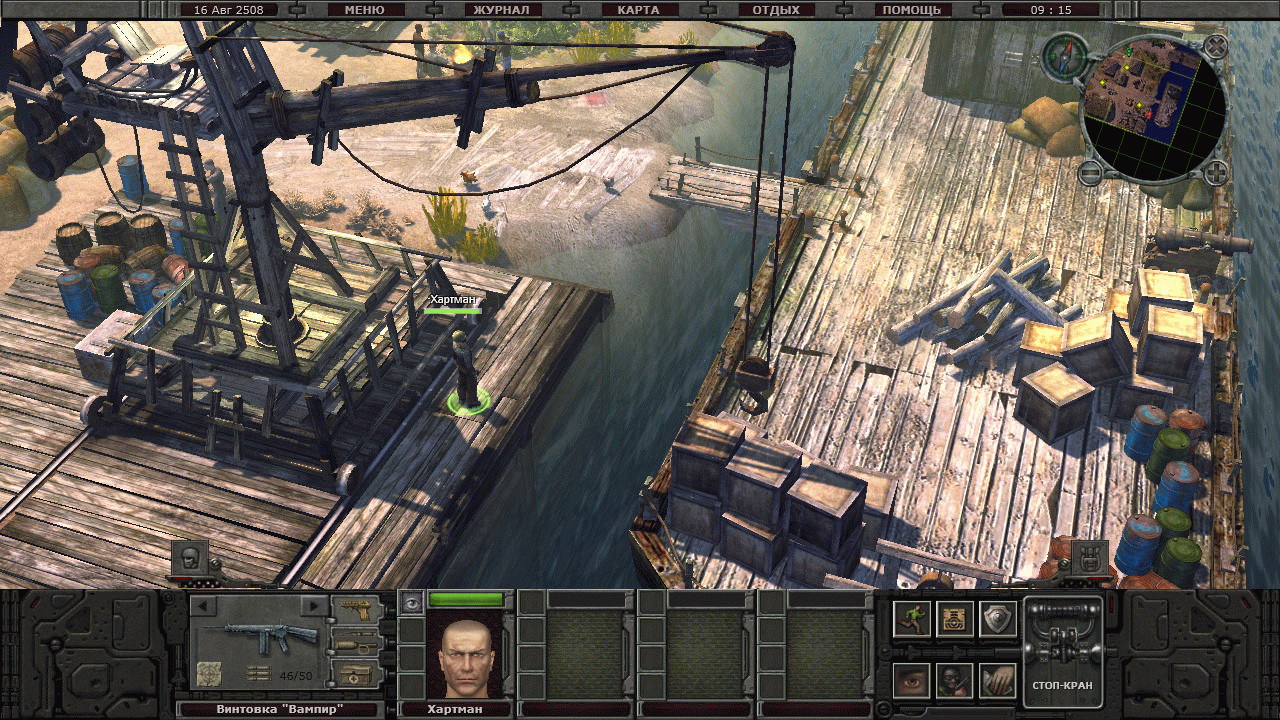Image resolution: width=1280 pixels, height=720 pixels.
Task: Zoom out the minimap with minus
Action: tap(1090, 172)
